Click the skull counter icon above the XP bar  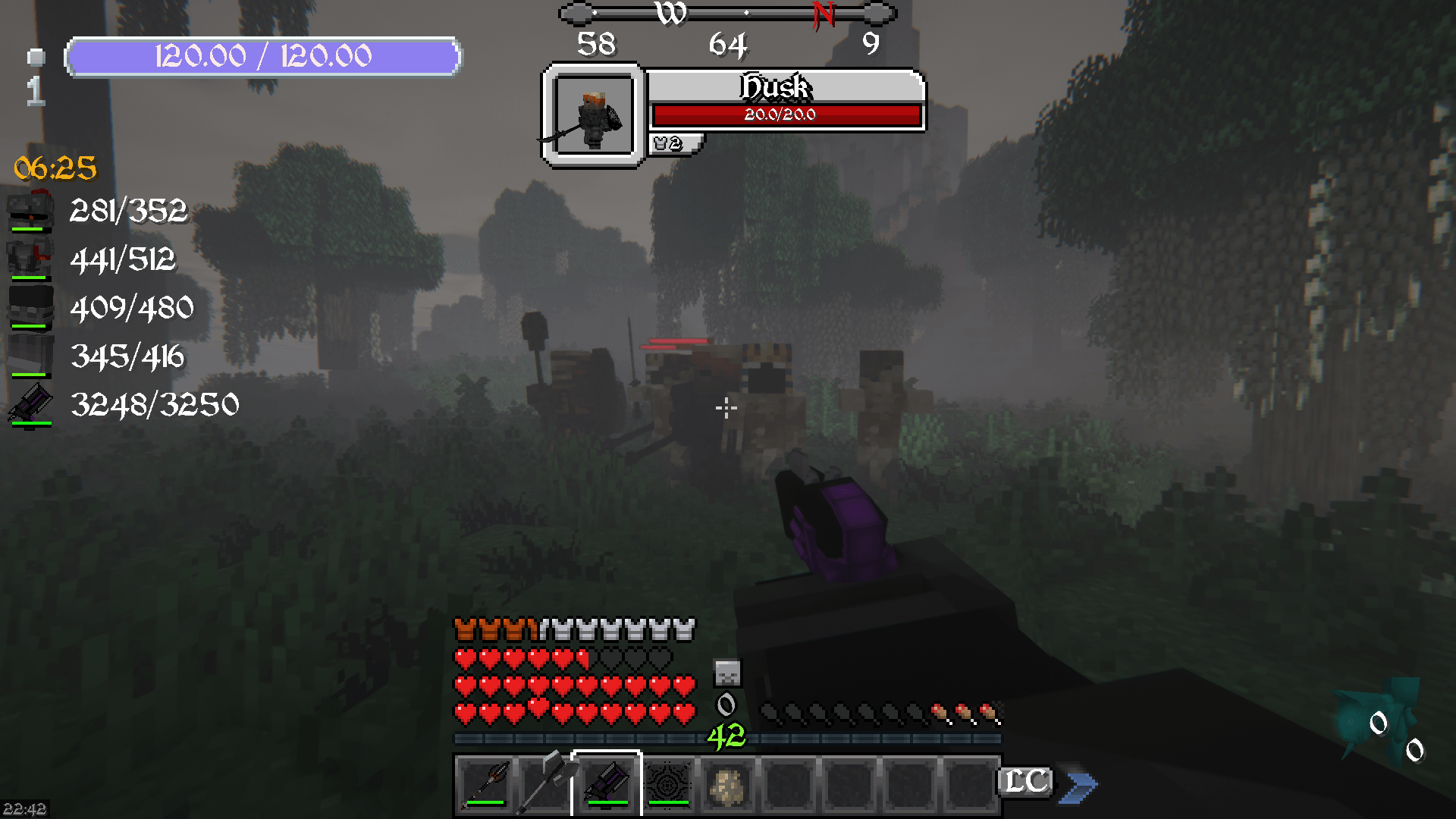726,672
